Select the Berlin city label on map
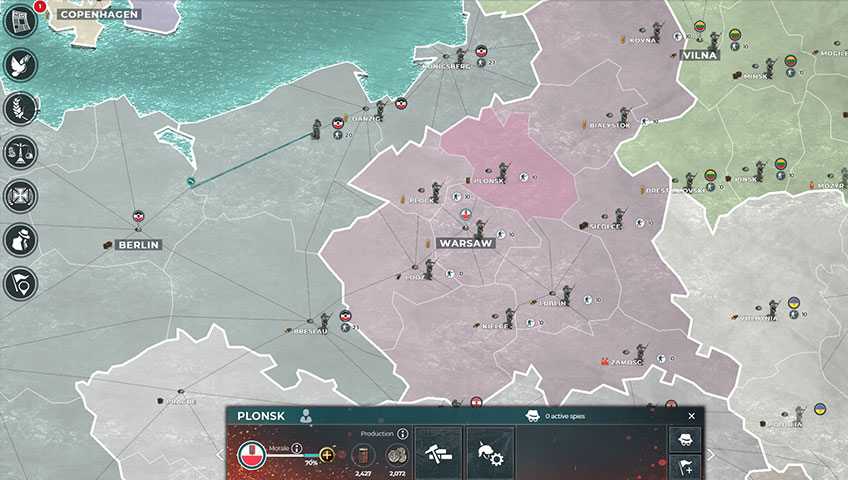This screenshot has height=480, width=848. tap(138, 244)
